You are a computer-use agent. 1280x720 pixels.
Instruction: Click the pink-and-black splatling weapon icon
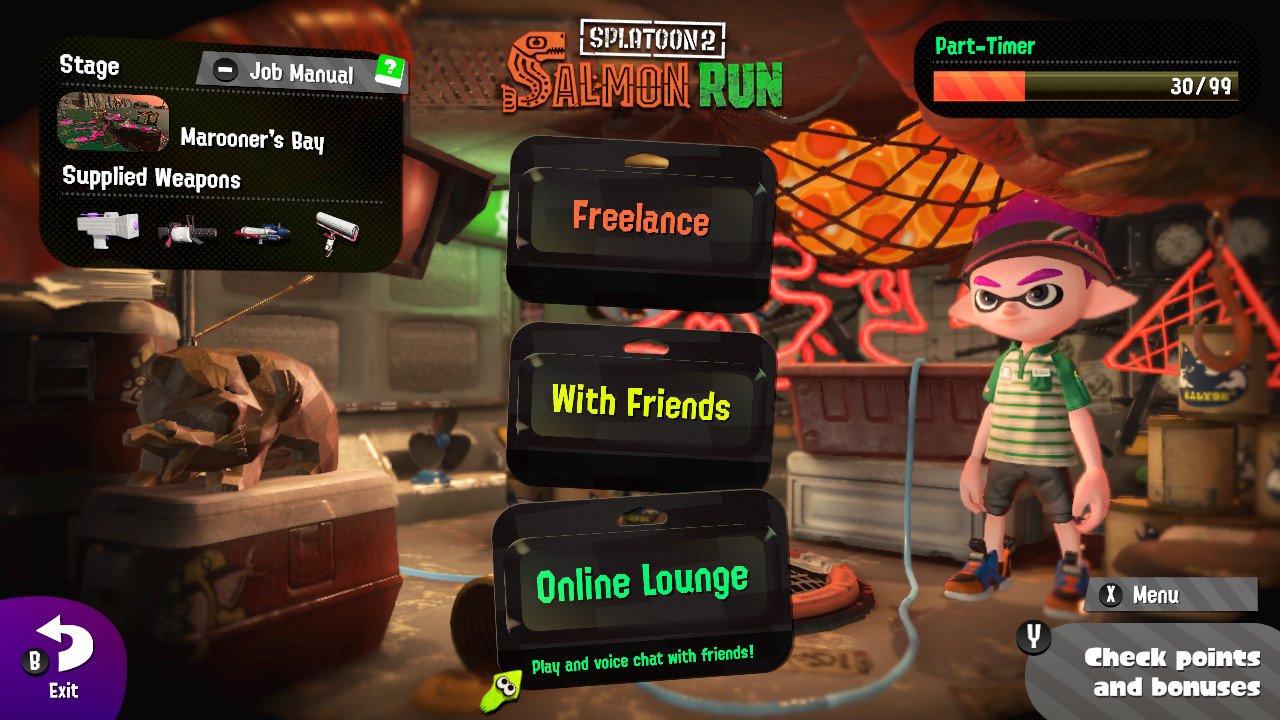(x=187, y=233)
